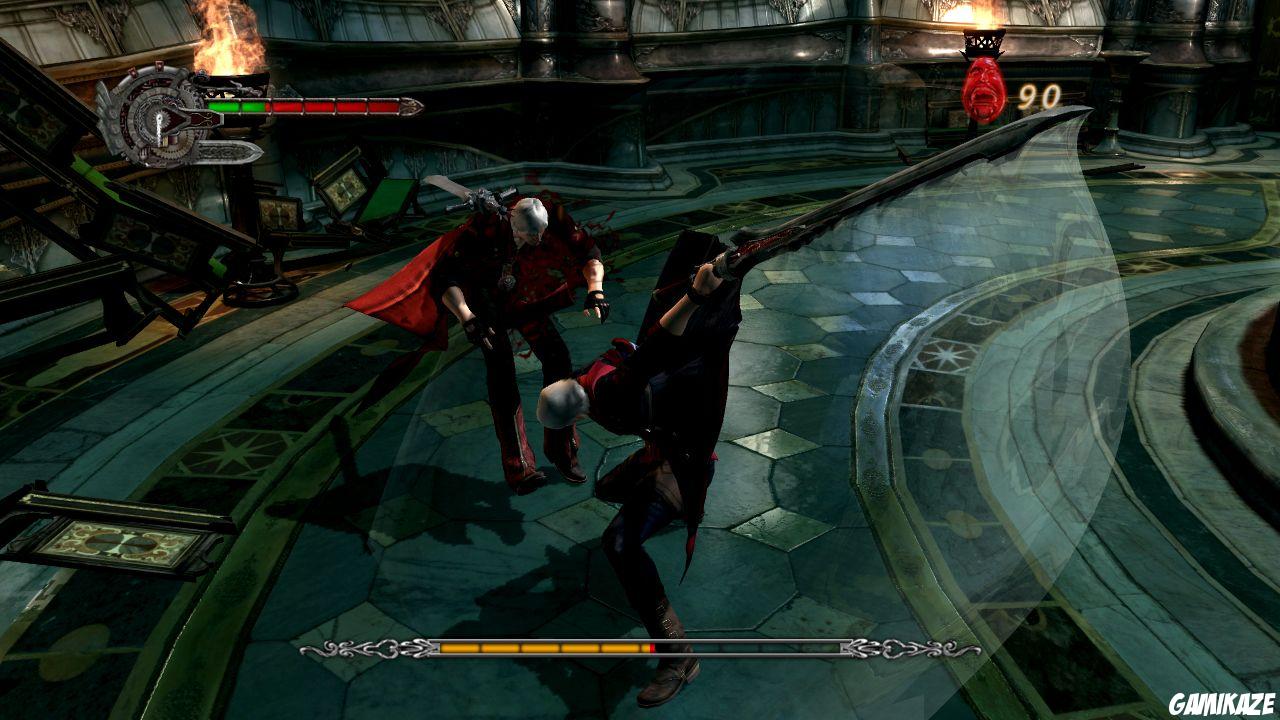Click the ornate red tip of the health bar

(412, 105)
